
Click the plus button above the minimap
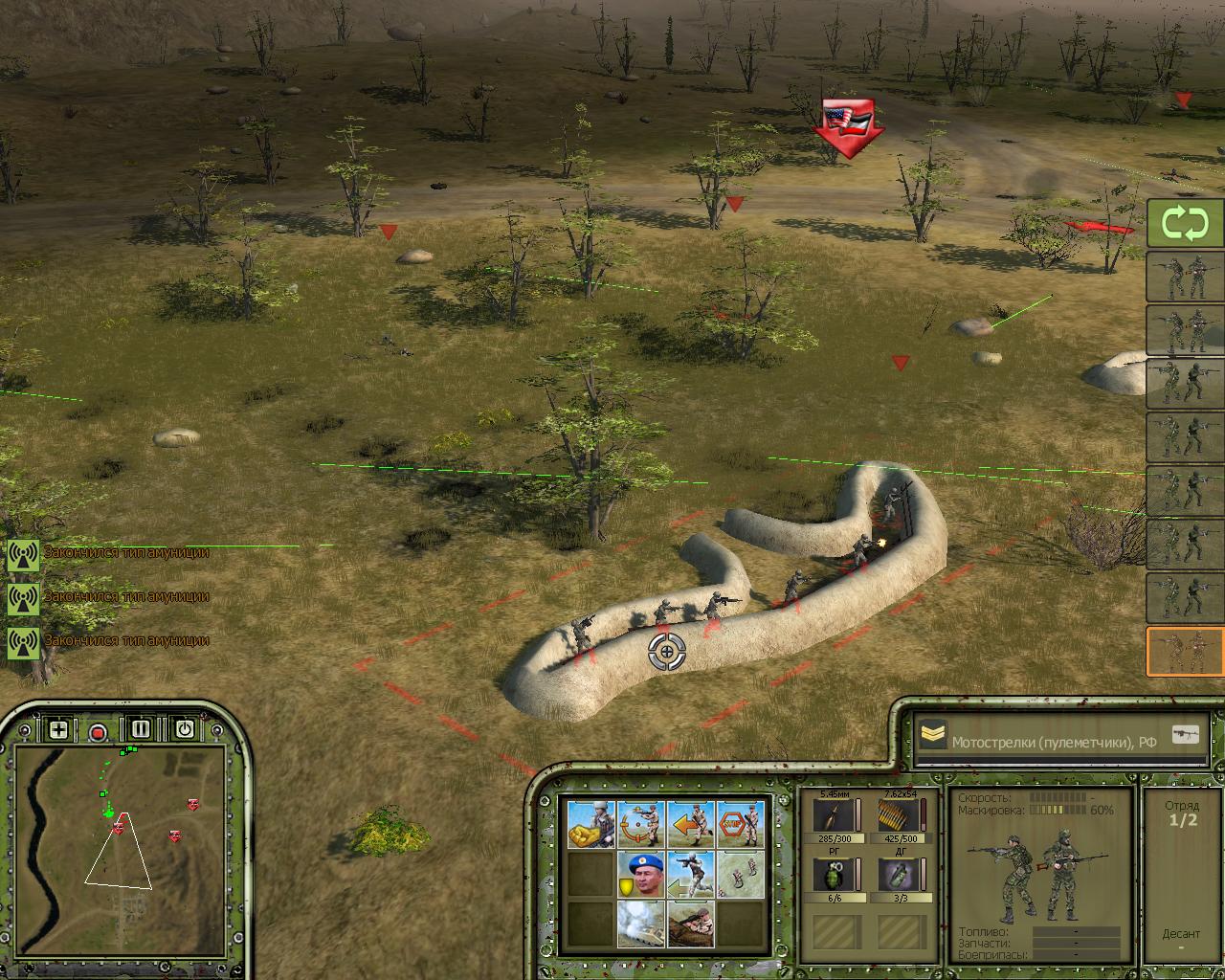tap(58, 730)
